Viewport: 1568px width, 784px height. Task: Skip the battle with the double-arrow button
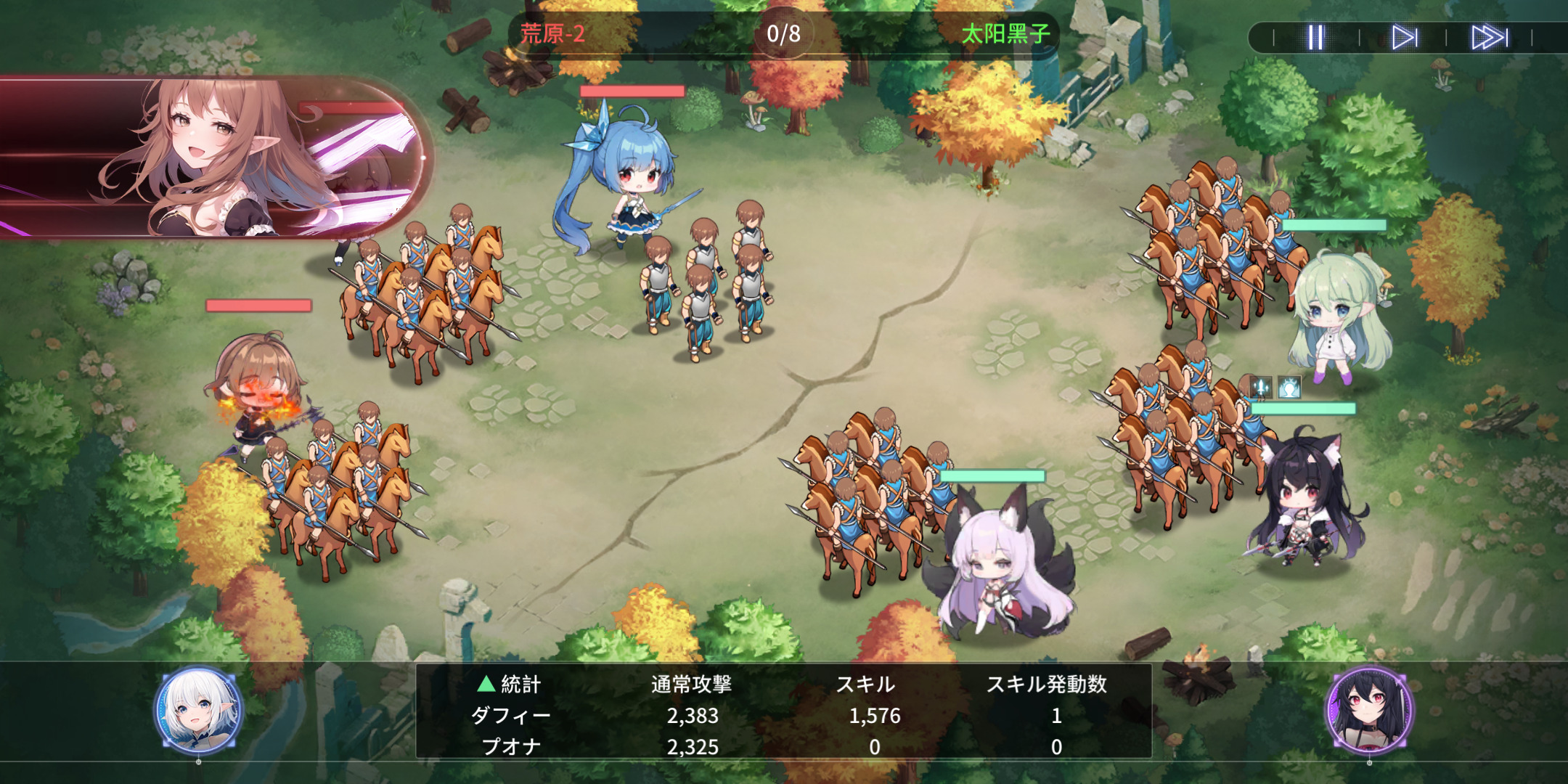pyautogui.click(x=1489, y=37)
